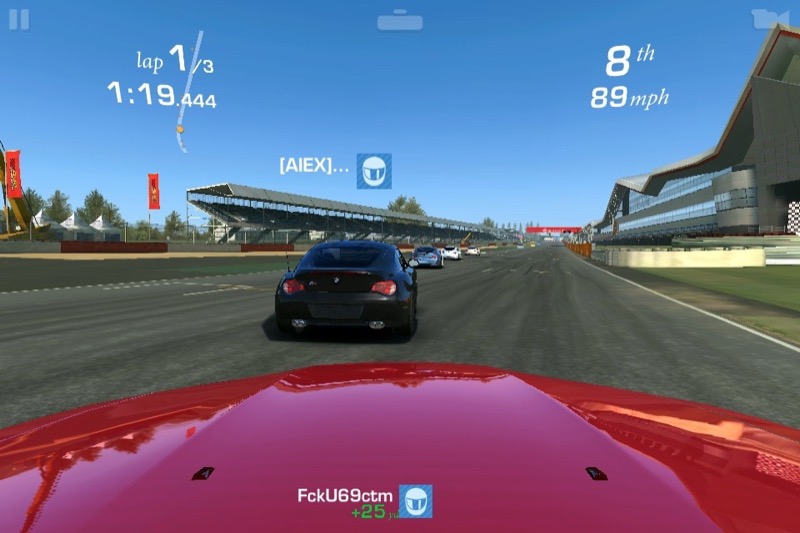Screen dimensions: 800x533
Task: Pause the race
Action: (19, 19)
